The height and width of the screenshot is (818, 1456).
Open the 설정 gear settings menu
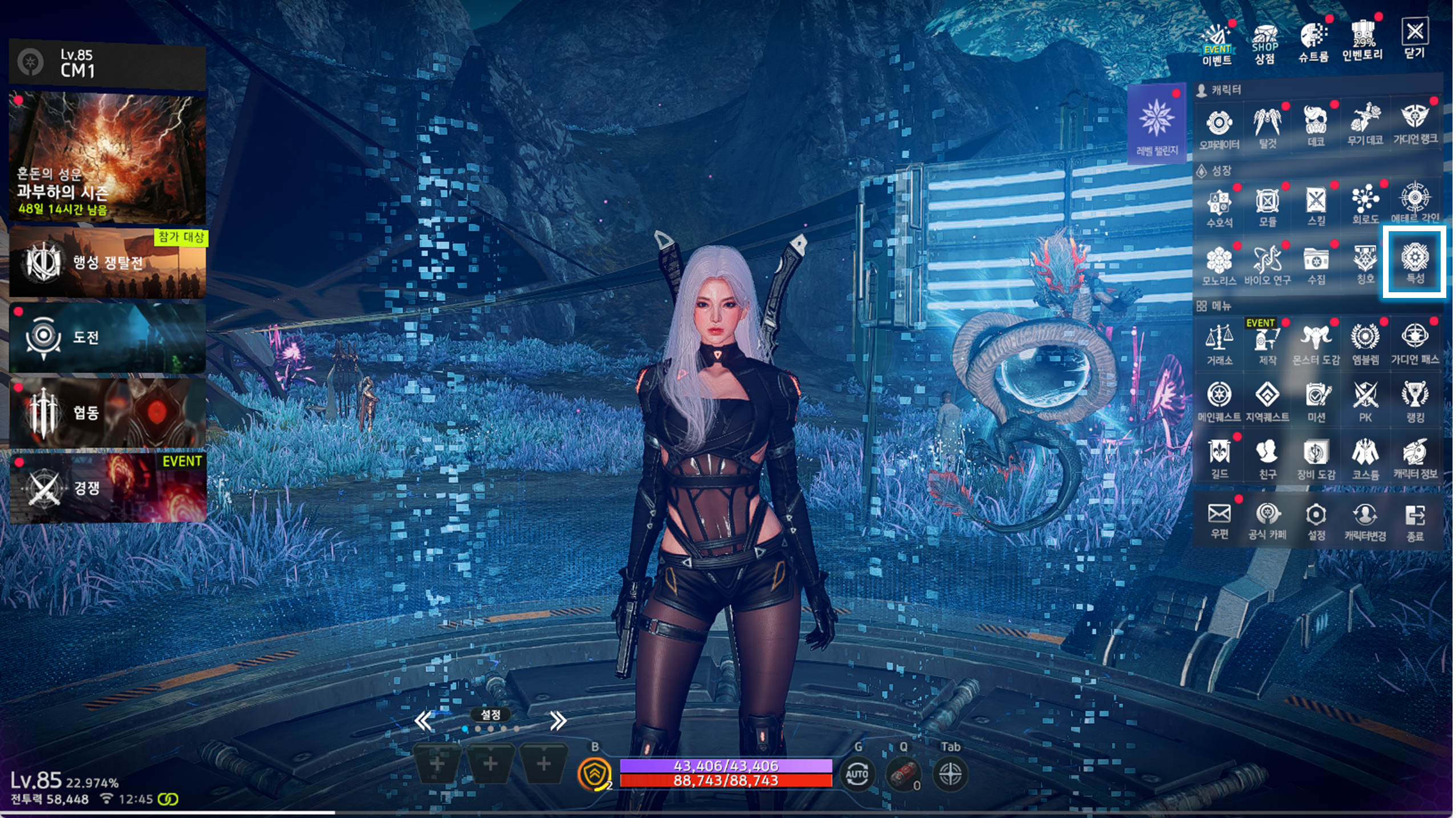(1316, 519)
